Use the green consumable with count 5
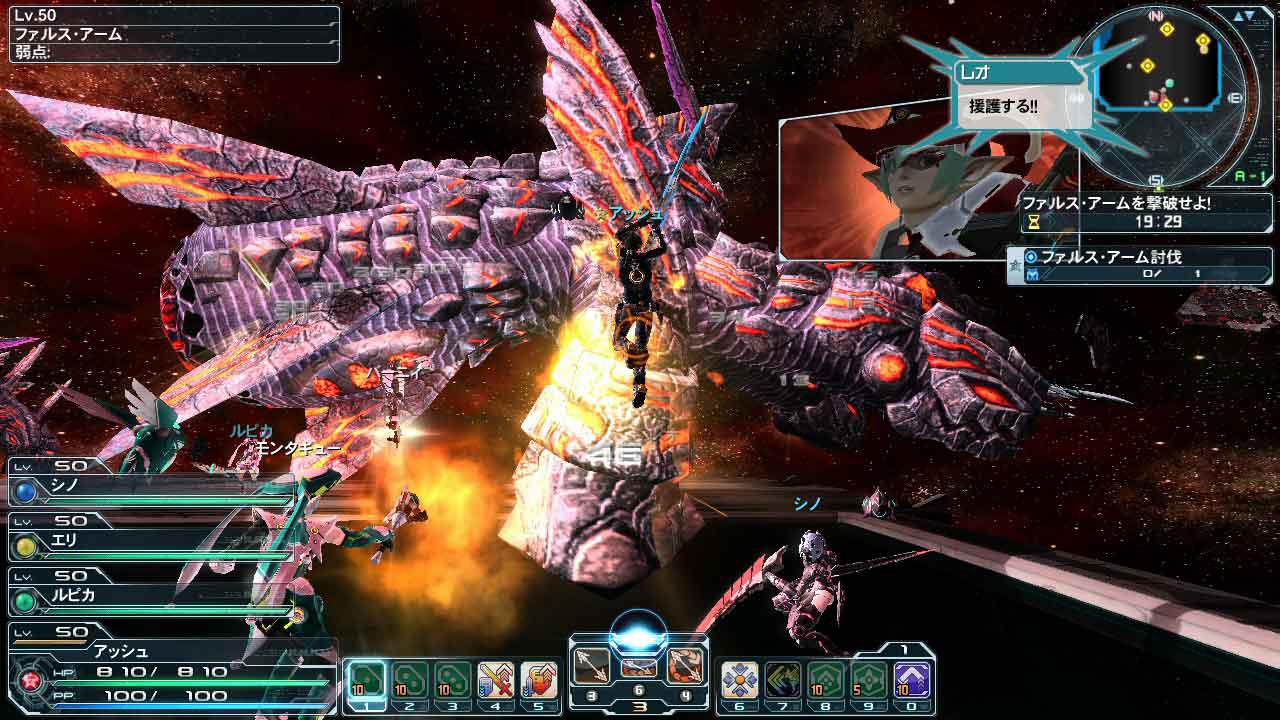Viewport: 1280px width, 720px height. (x=868, y=680)
